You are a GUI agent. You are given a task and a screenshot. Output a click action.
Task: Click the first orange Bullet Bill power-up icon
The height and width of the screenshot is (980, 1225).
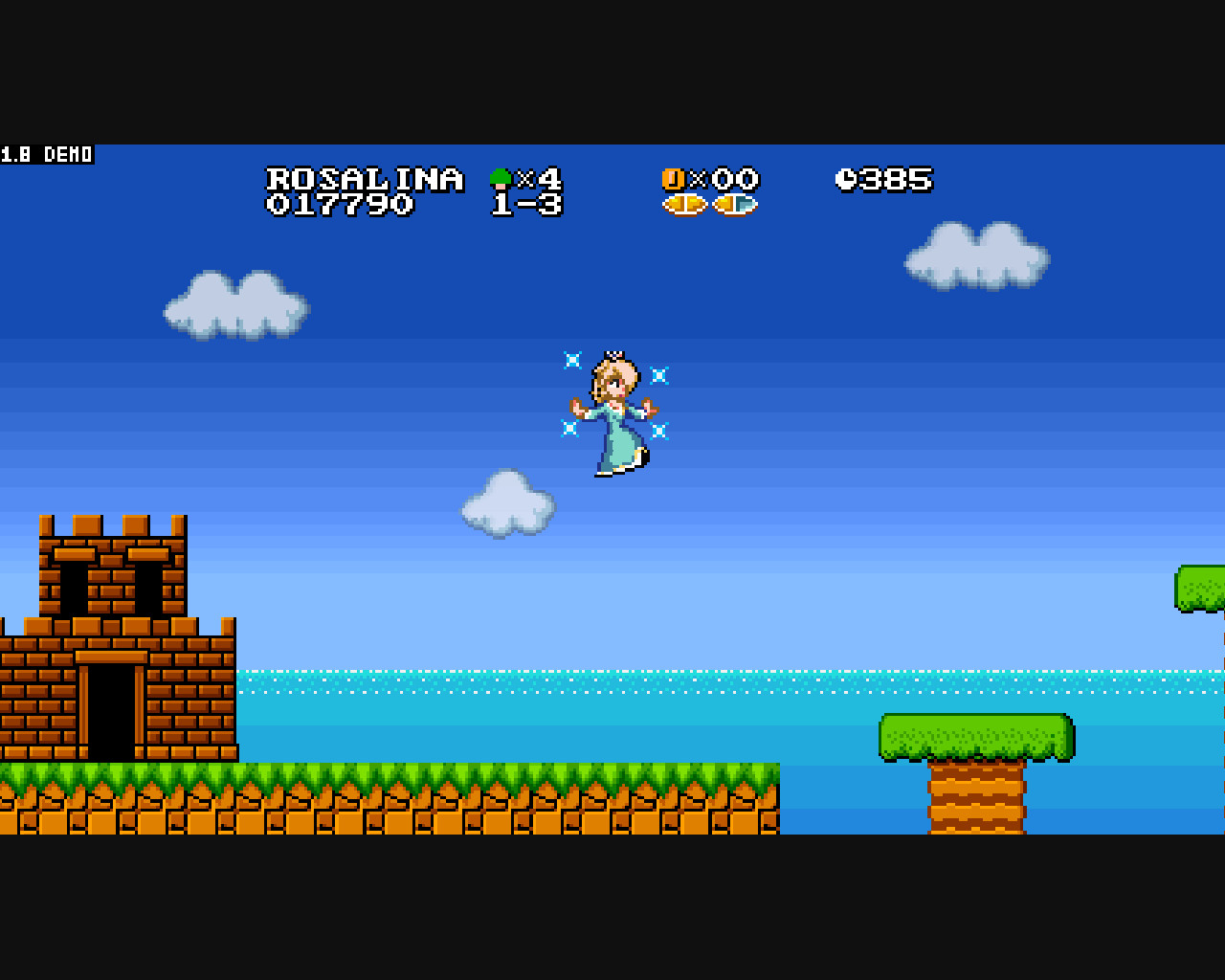685,204
